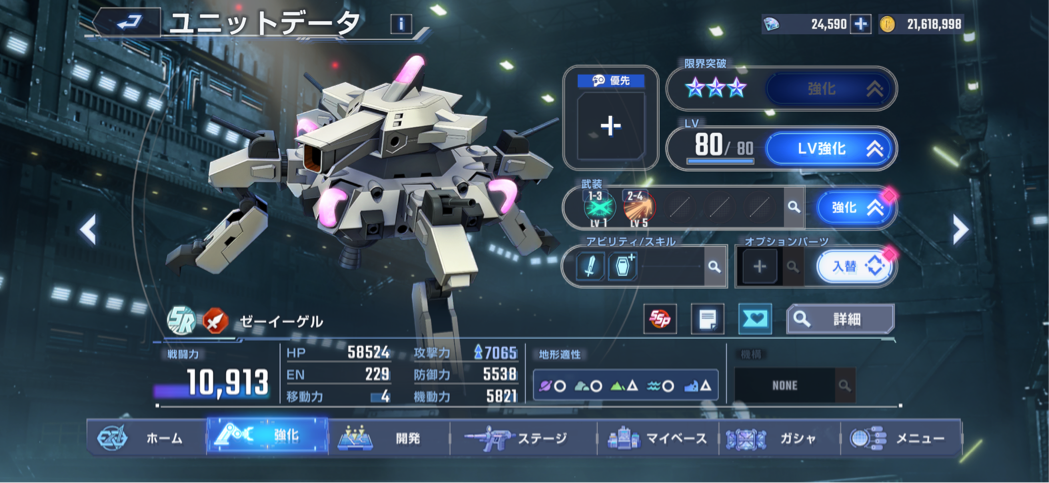Show the previous unit with left arrow
This screenshot has height=483, width=1049.
coord(88,230)
